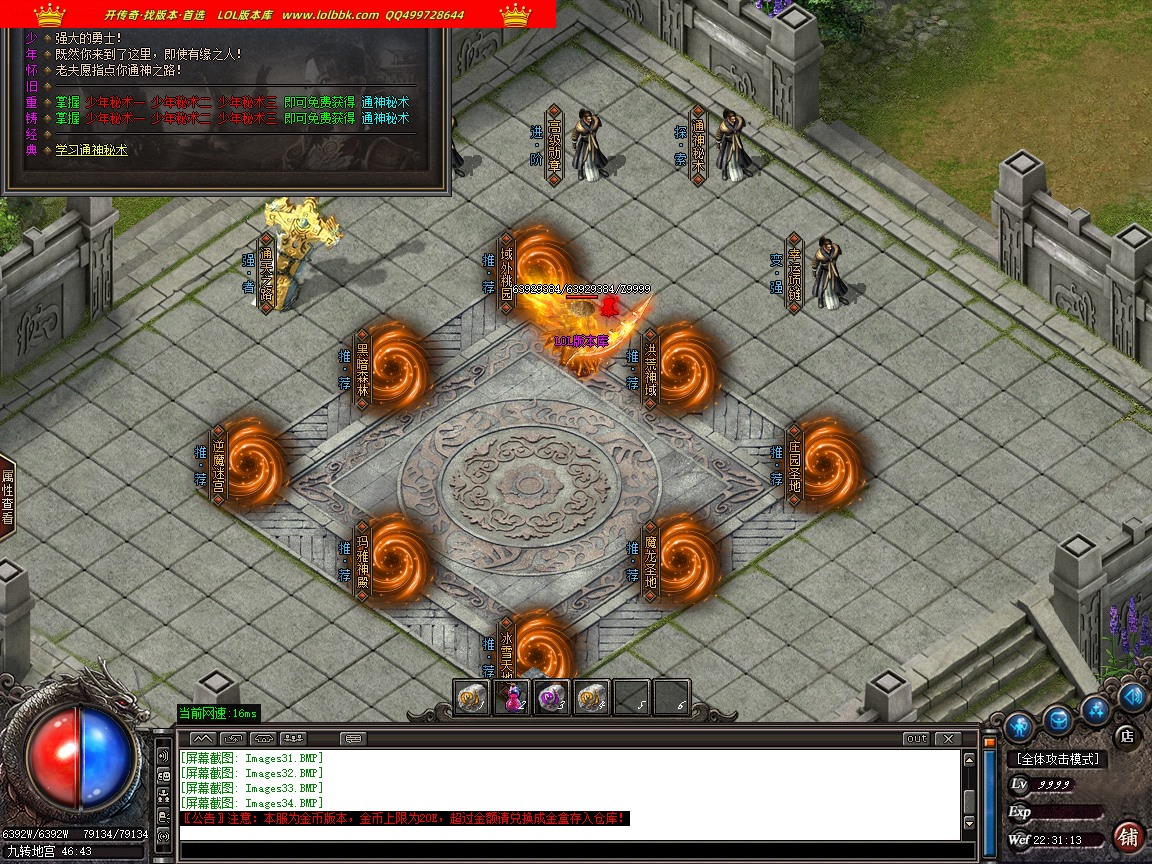Switch the 全体攻击模式 attack mode label

click(x=1057, y=760)
